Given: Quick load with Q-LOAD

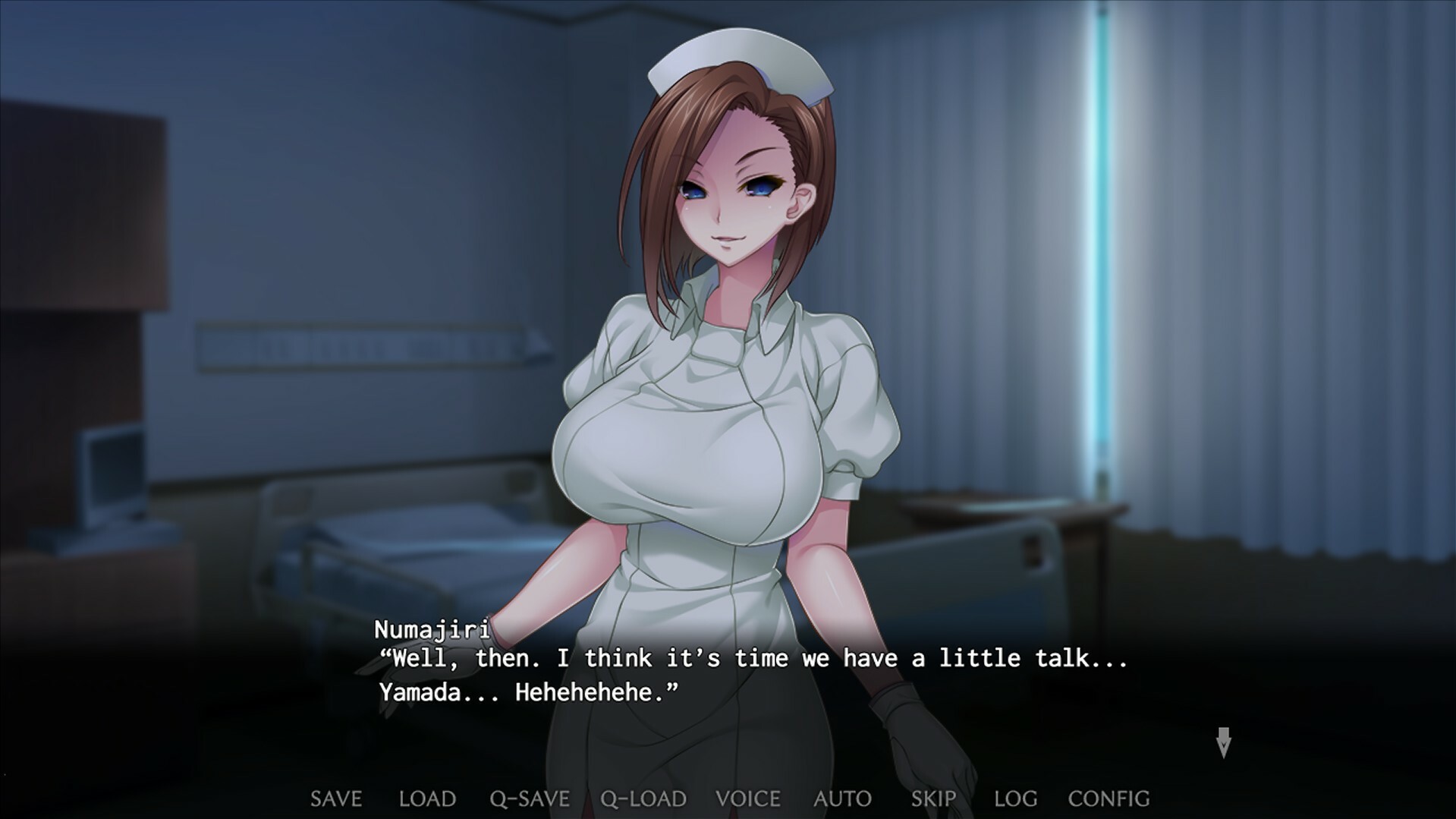Looking at the screenshot, I should (x=643, y=799).
